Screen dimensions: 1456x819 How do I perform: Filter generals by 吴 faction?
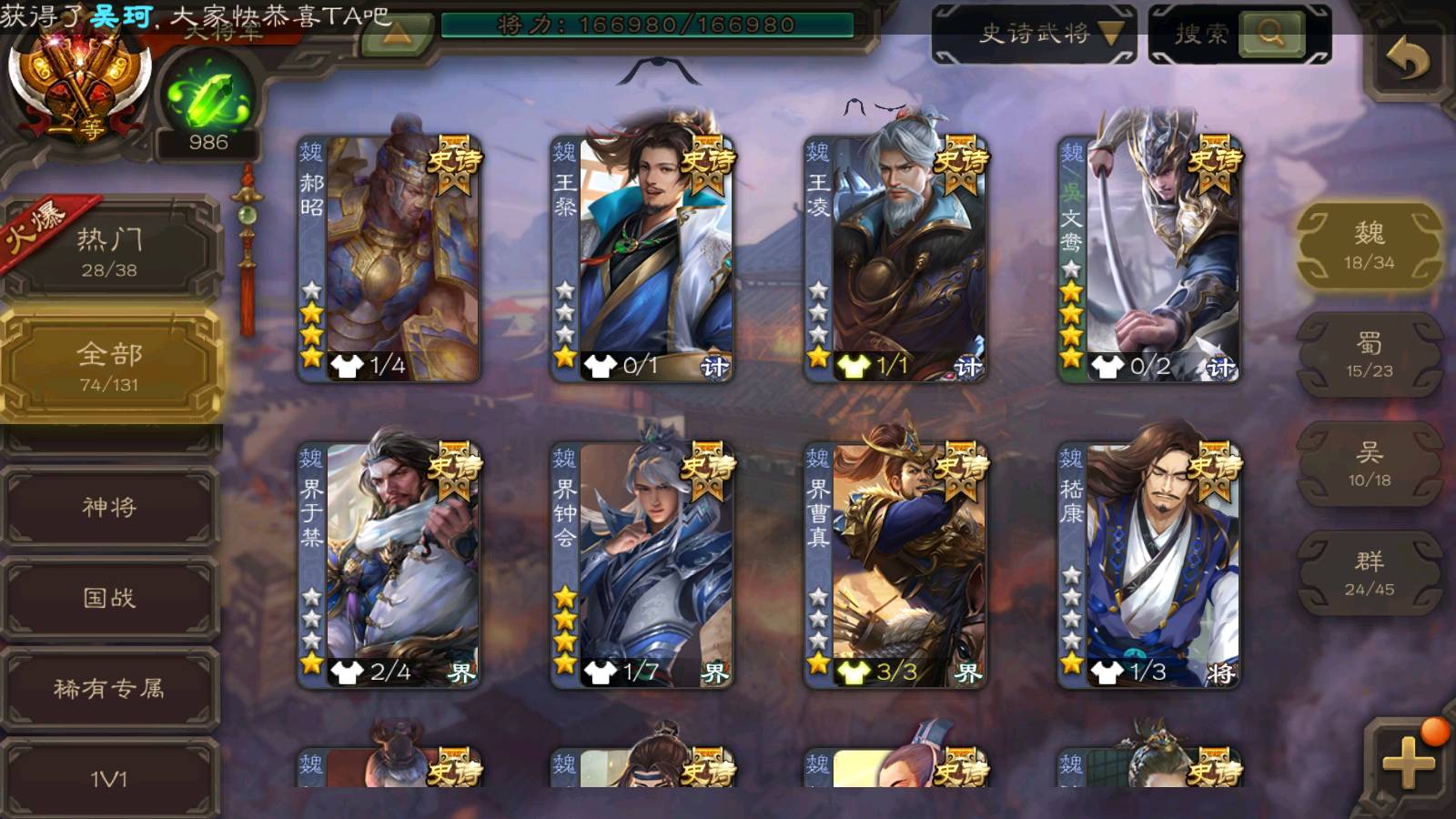(1369, 464)
